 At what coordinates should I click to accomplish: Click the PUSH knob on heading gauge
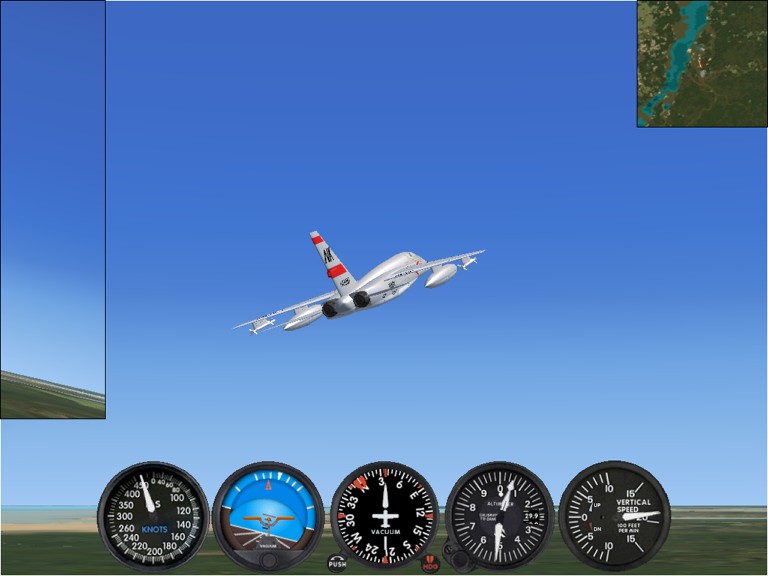tap(337, 563)
